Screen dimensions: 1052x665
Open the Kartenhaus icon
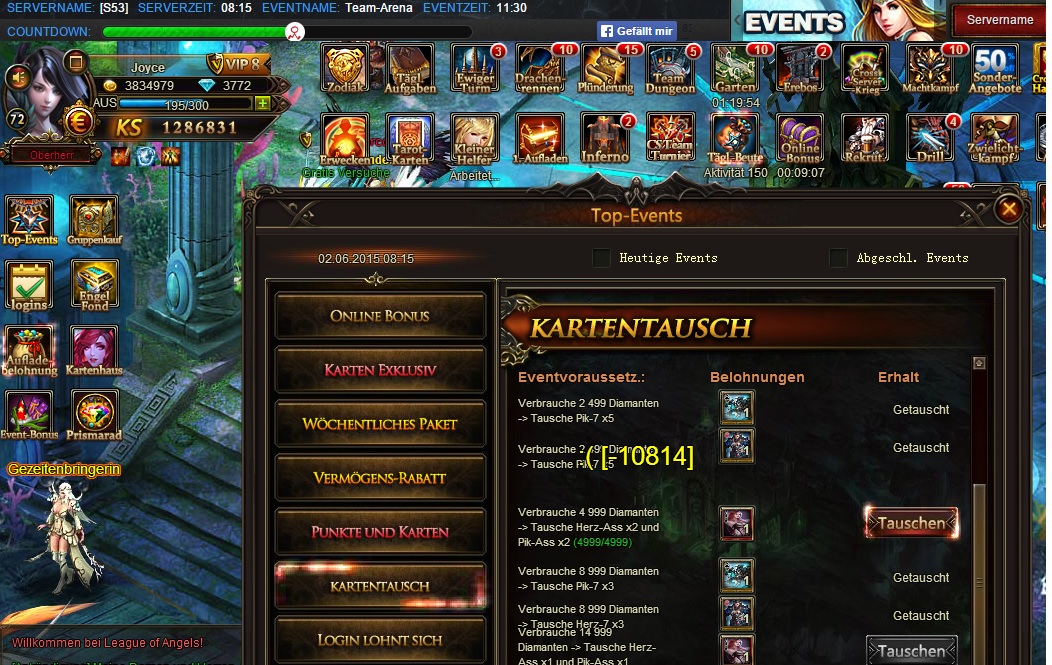[x=93, y=352]
